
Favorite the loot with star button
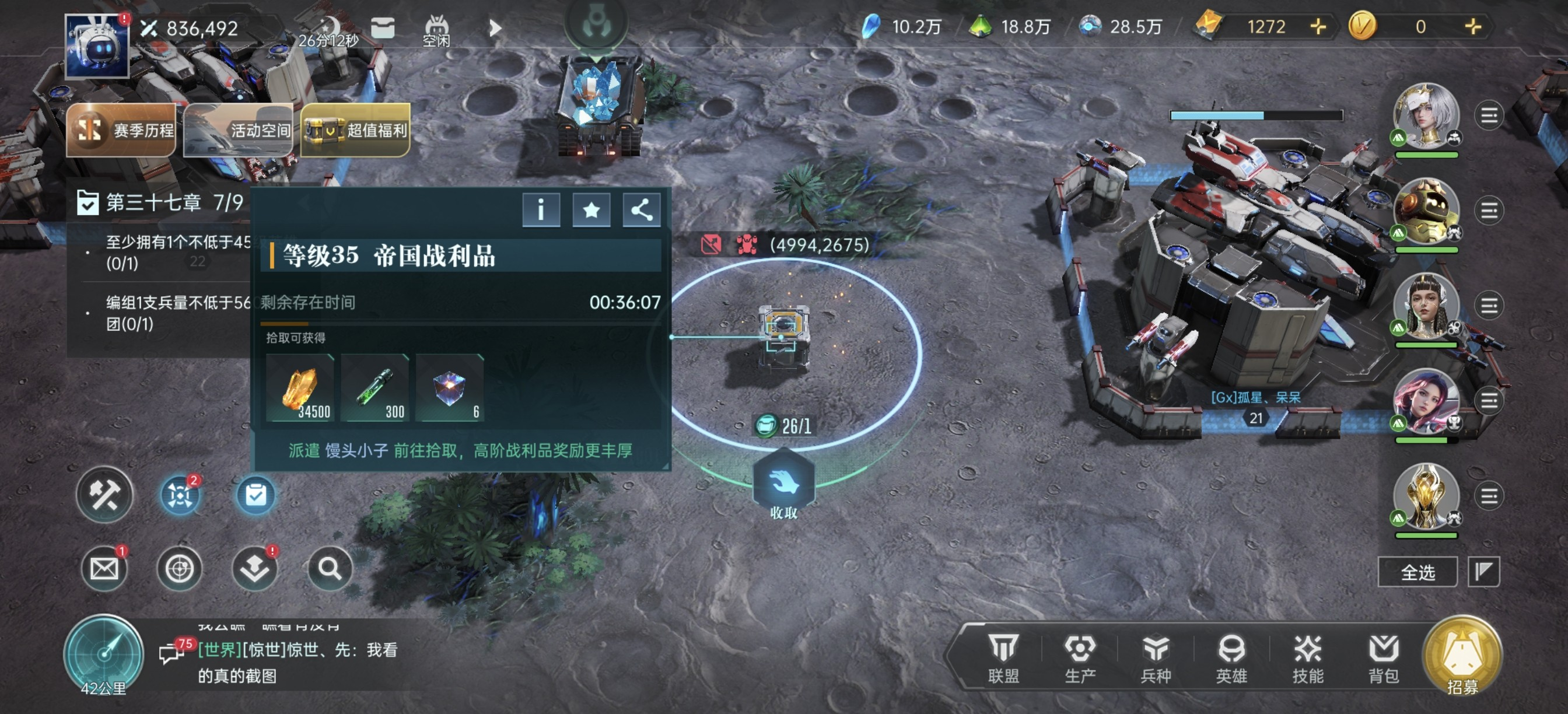(x=591, y=210)
